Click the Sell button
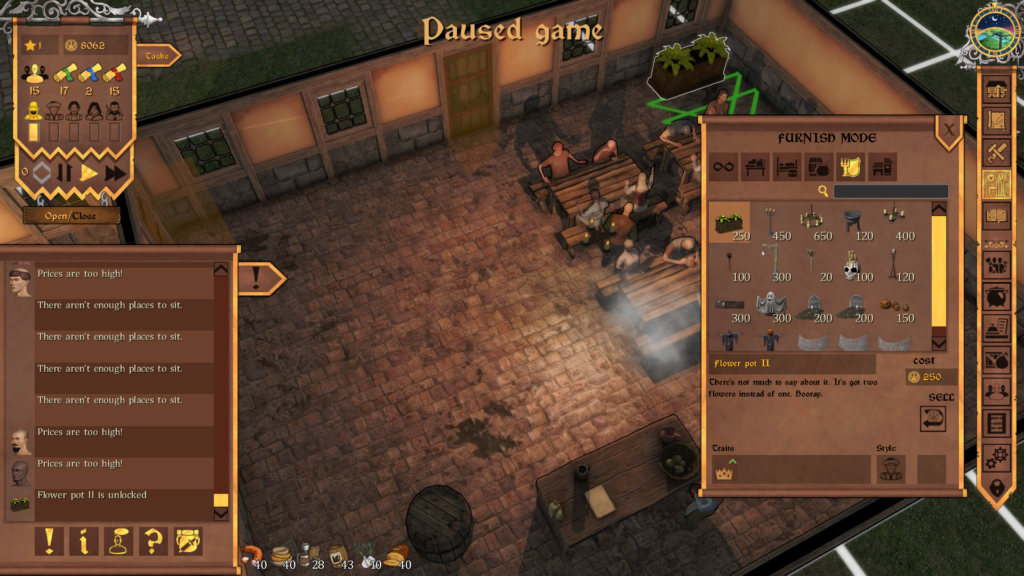 932,418
